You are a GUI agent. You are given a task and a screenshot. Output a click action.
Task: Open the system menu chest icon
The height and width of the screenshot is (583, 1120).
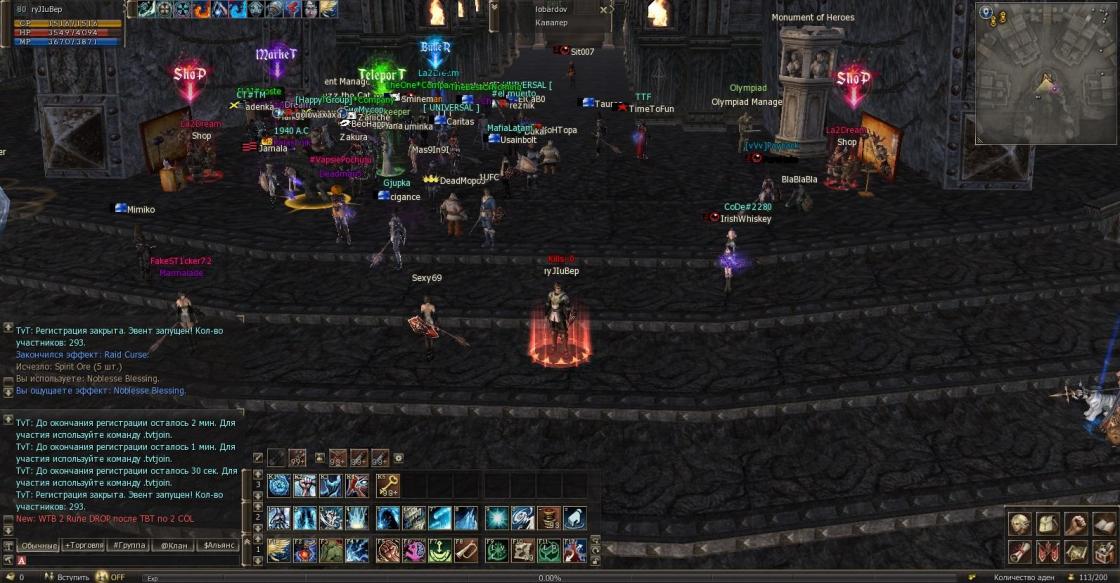1104,551
